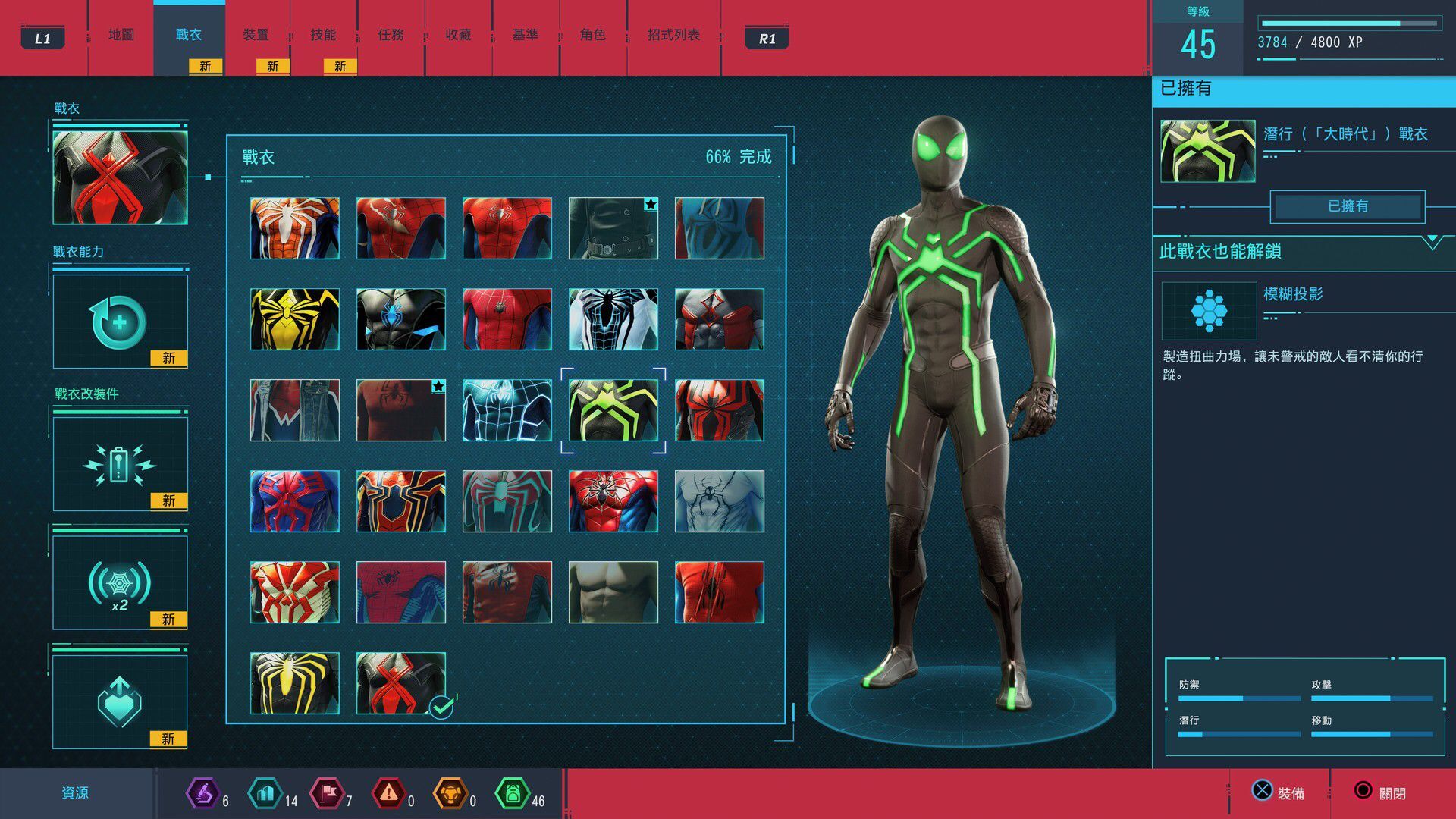Switch to the 地圖 map tab
This screenshot has width=1456, height=819.
pyautogui.click(x=121, y=35)
